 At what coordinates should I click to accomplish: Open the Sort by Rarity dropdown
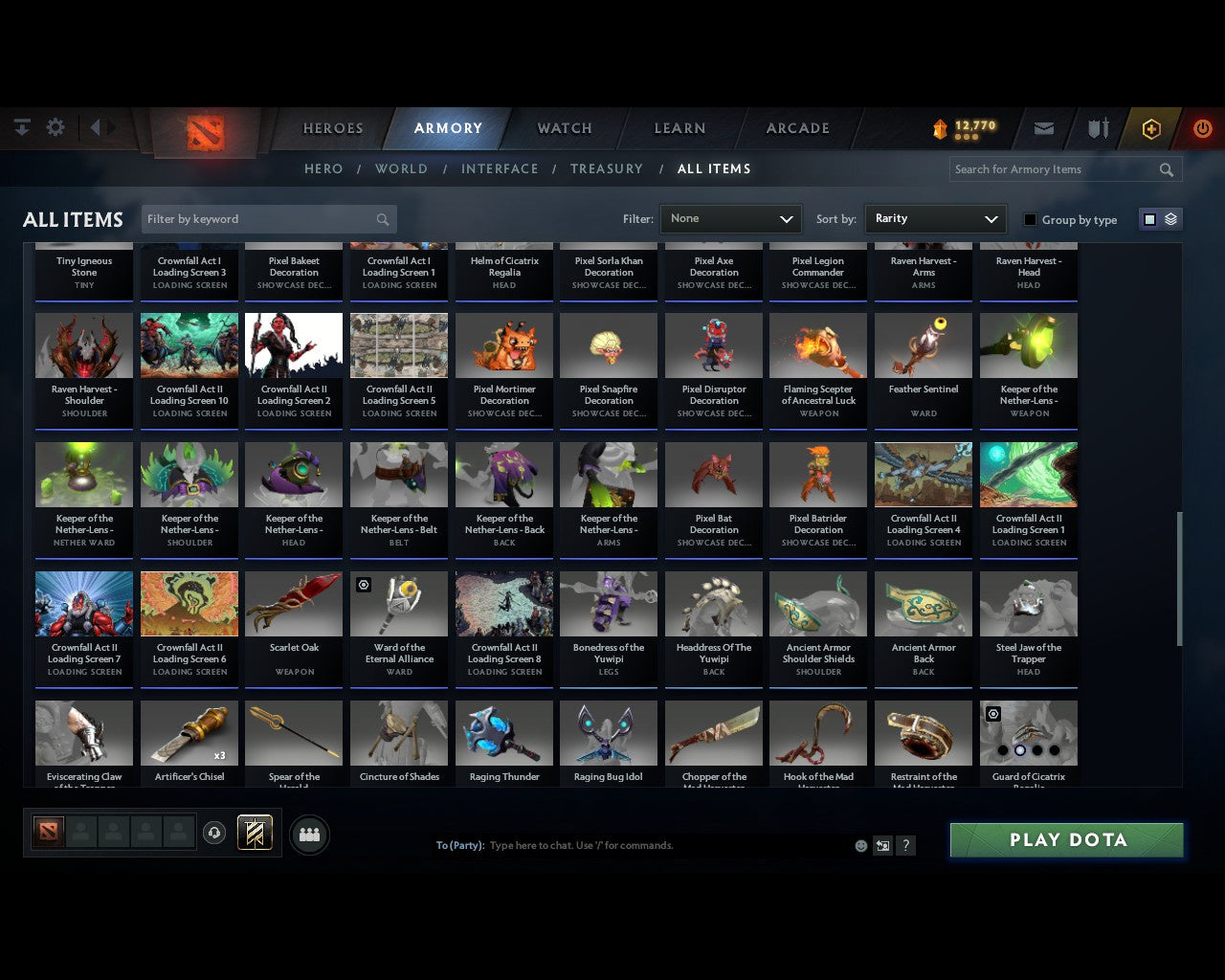pyautogui.click(x=935, y=218)
